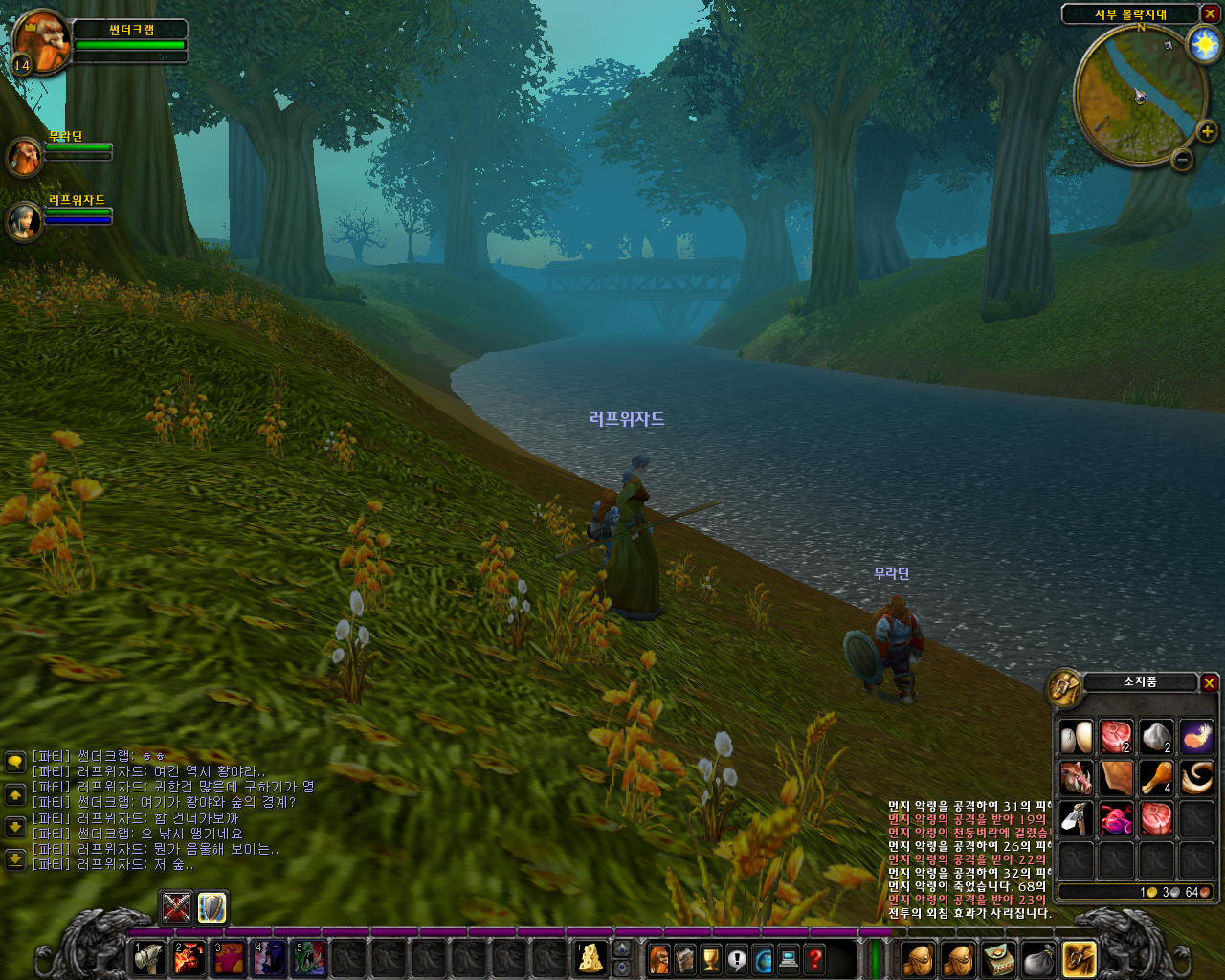This screenshot has width=1225, height=980.
Task: Target party member 무라딘 portrait
Action: pos(24,156)
